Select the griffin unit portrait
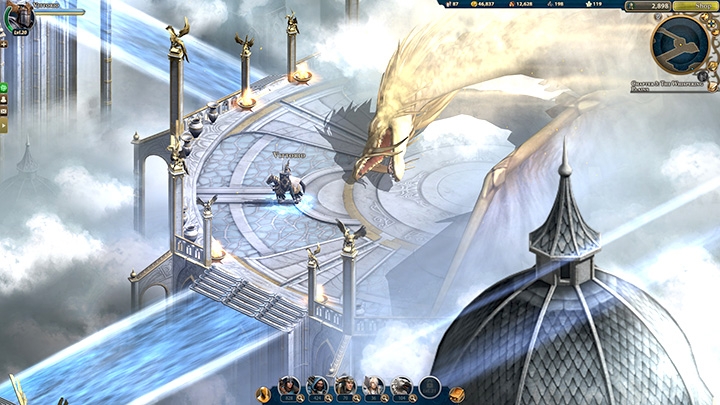 (402, 386)
